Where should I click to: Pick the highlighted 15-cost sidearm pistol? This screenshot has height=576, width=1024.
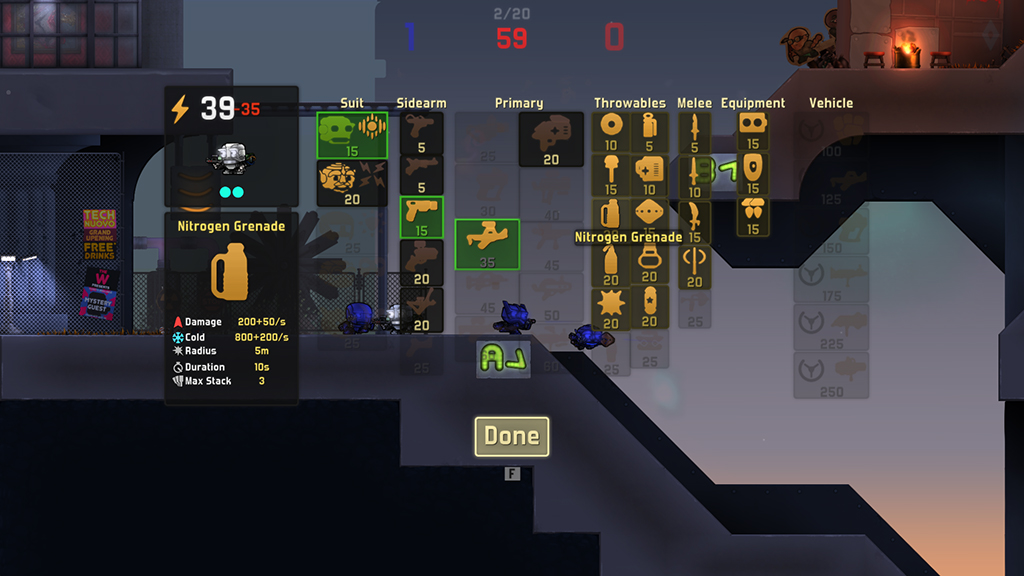click(x=421, y=216)
